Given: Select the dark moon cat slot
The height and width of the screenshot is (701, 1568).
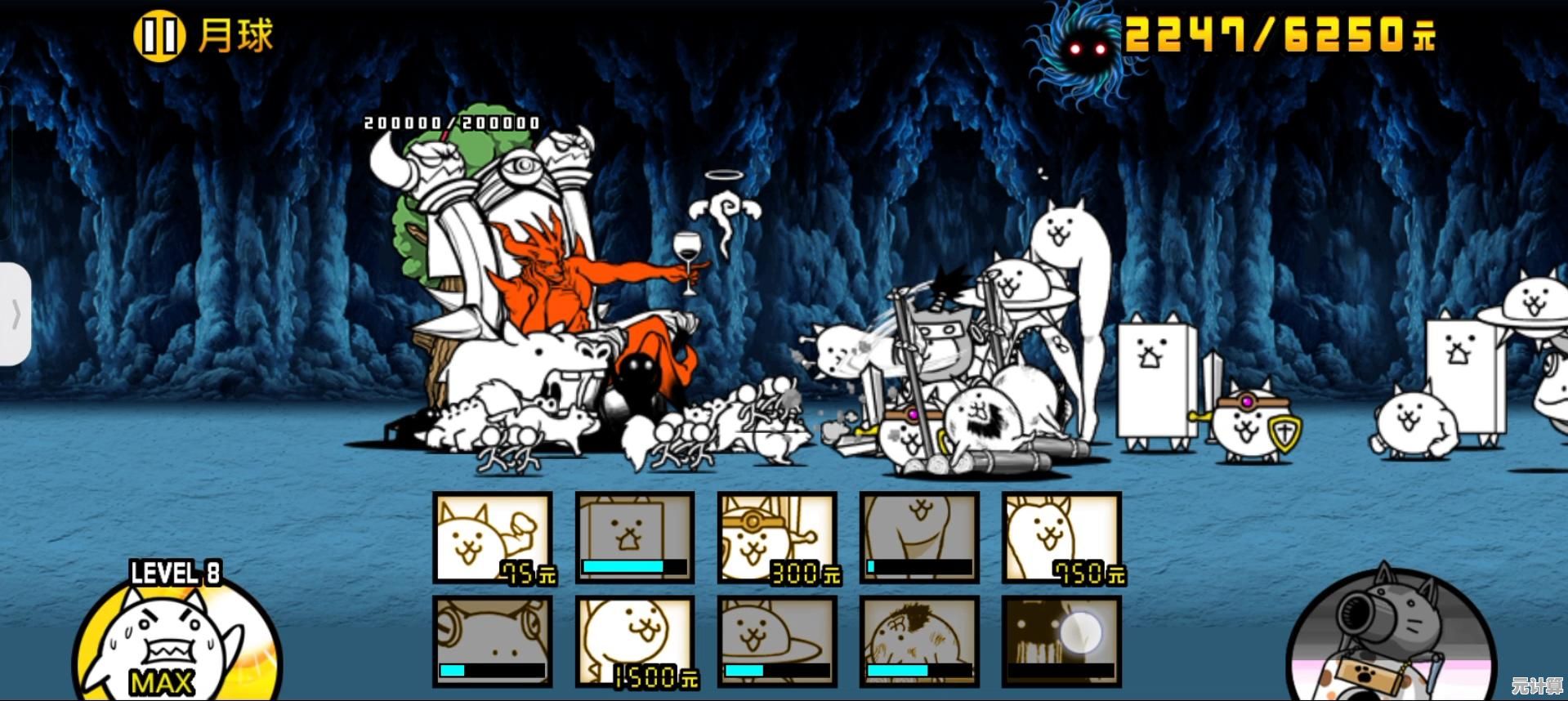Looking at the screenshot, I should (x=1061, y=641).
